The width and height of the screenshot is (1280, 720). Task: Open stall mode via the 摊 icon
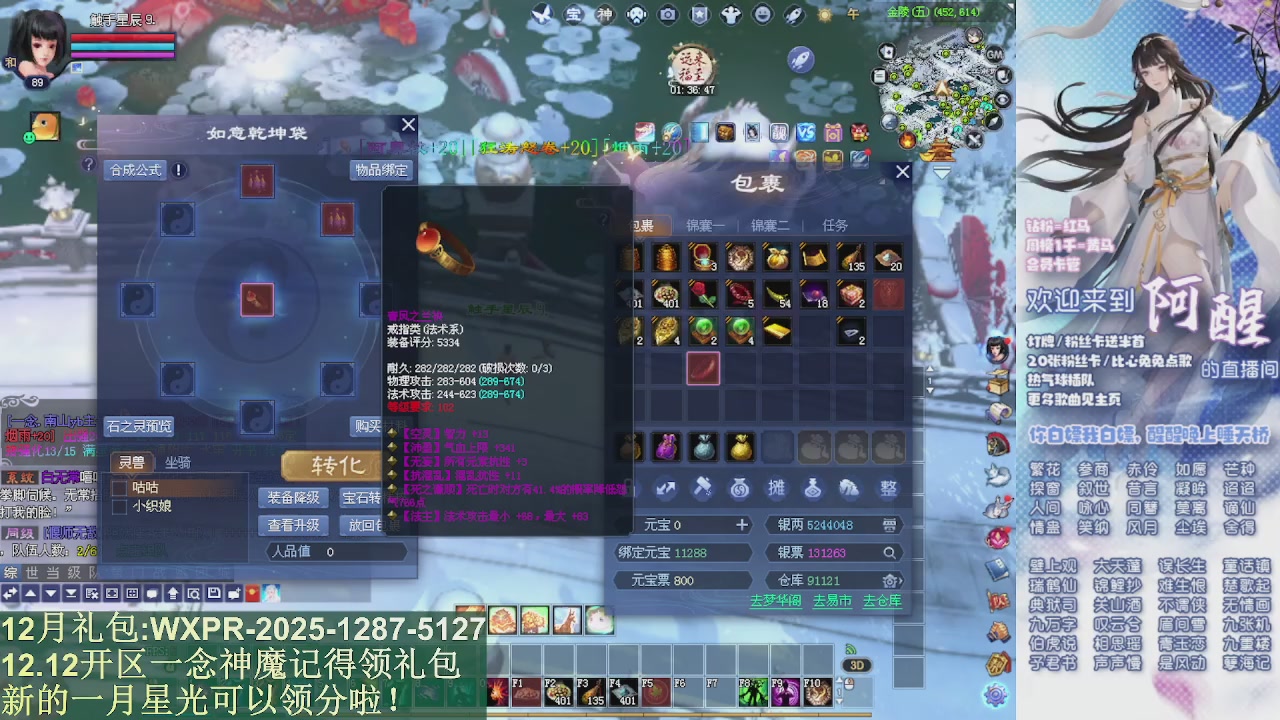click(x=777, y=490)
